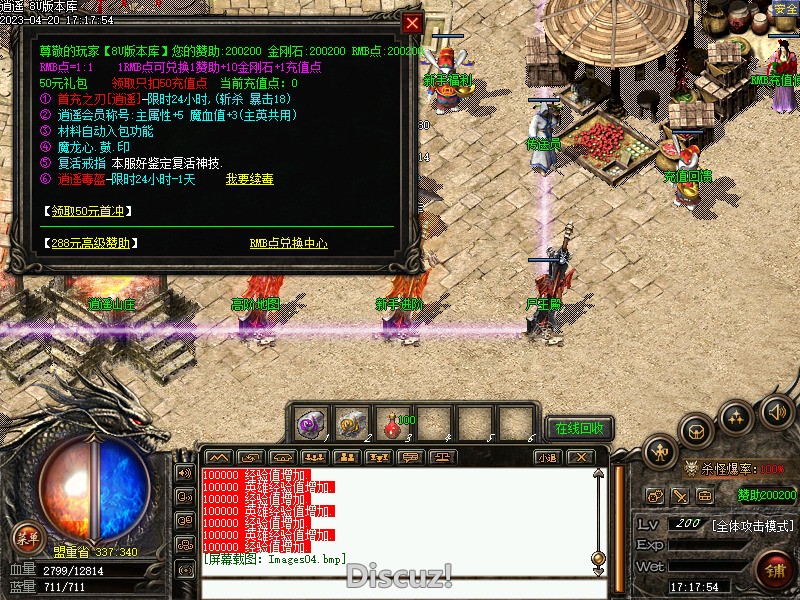
Task: Open the character figure round button
Action: (661, 453)
